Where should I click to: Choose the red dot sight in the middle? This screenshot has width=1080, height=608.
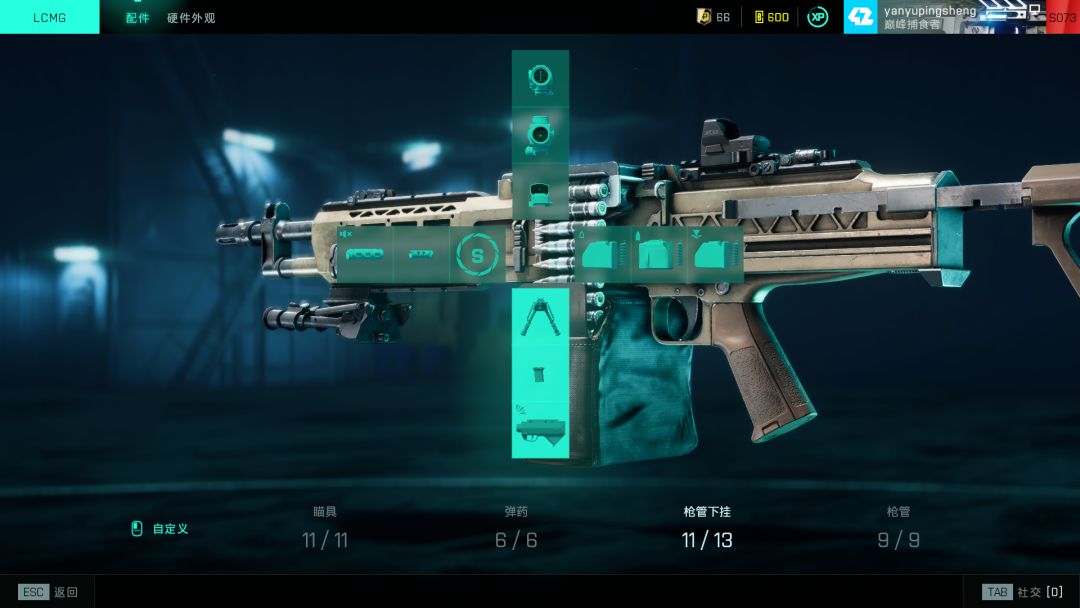click(x=540, y=135)
